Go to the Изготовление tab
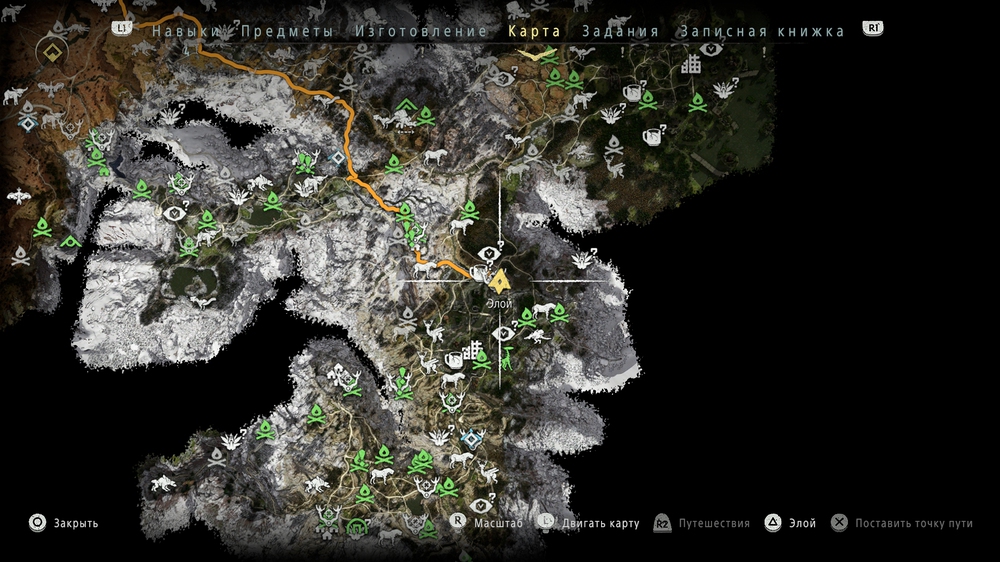The width and height of the screenshot is (1000, 562). pyautogui.click(x=421, y=31)
